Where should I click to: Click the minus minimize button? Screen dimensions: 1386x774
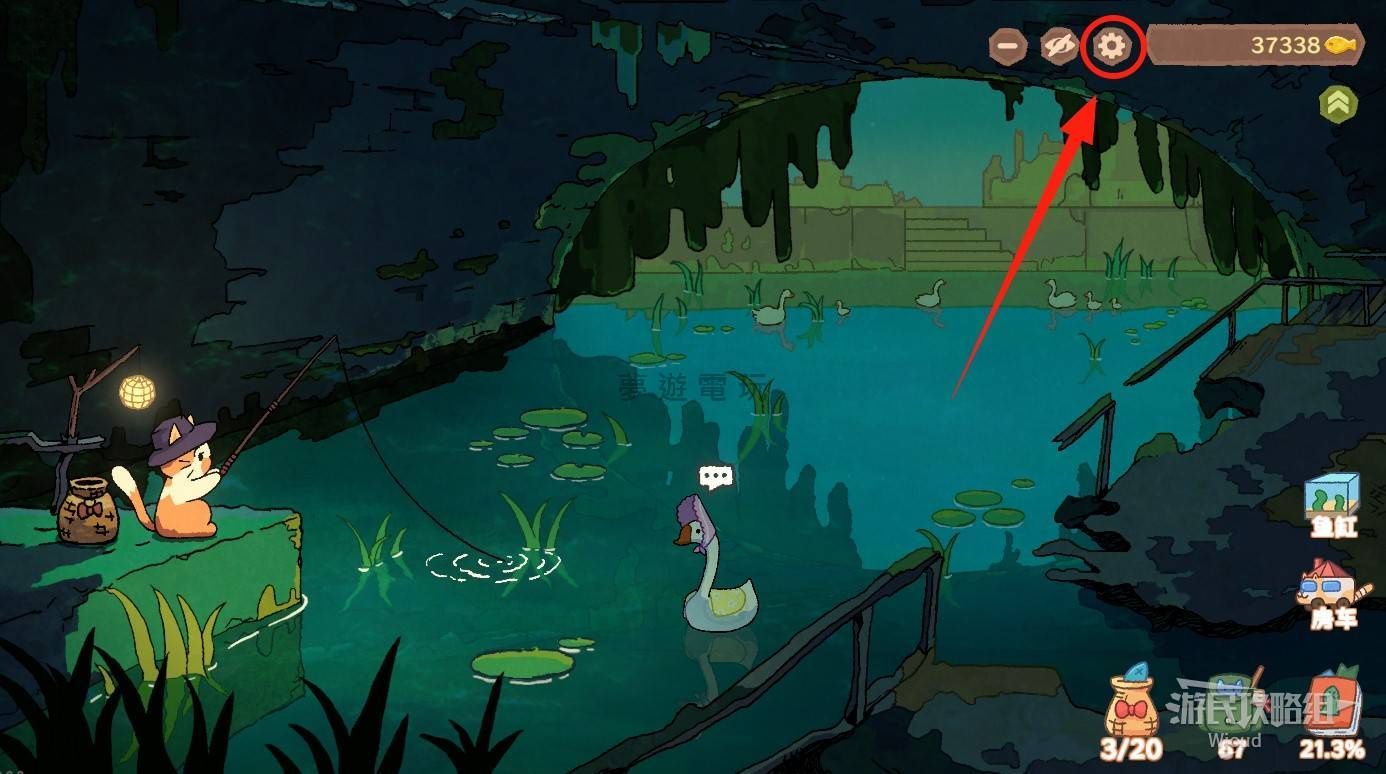[1008, 46]
